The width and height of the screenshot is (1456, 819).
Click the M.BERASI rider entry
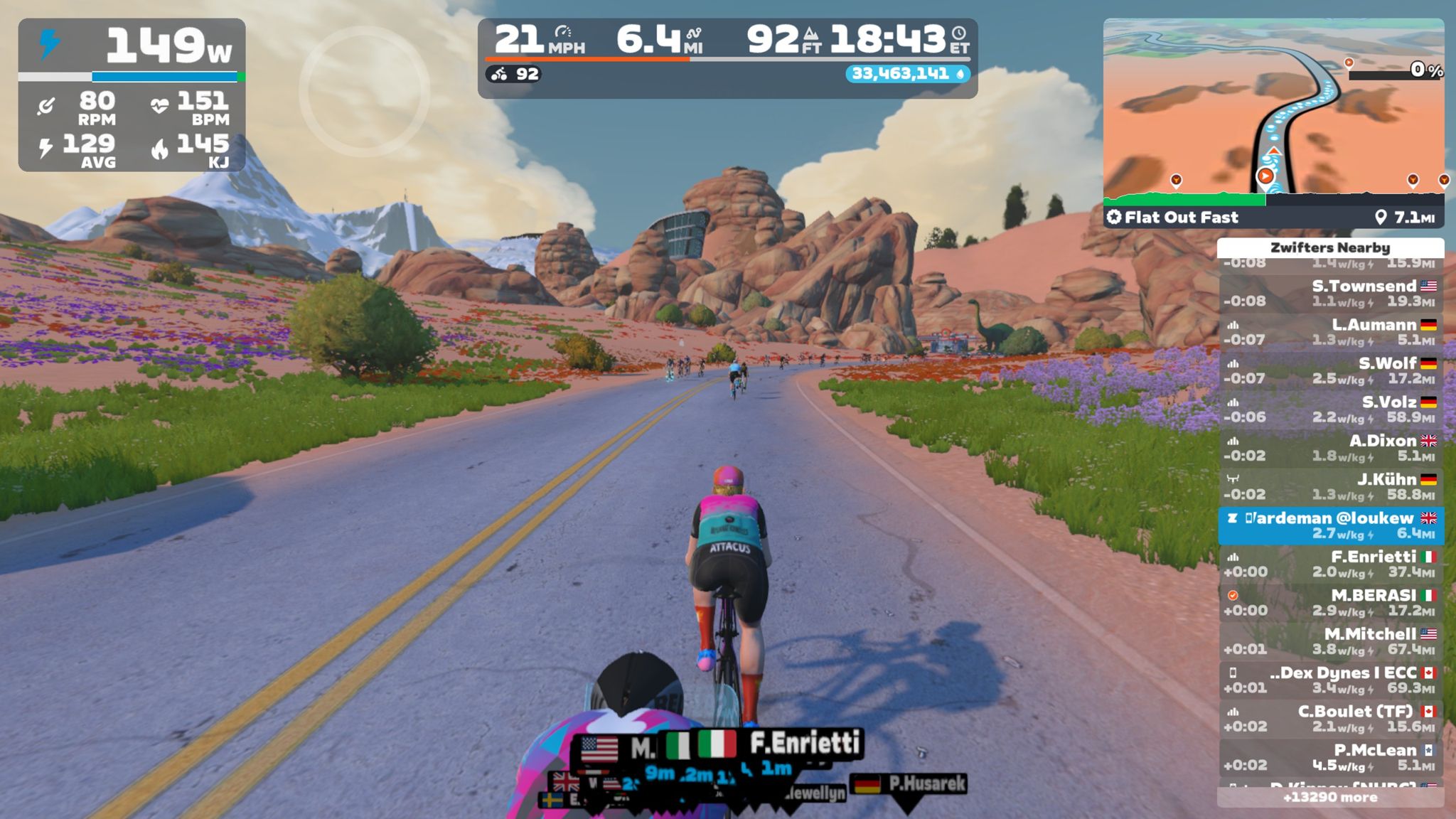click(x=1331, y=603)
